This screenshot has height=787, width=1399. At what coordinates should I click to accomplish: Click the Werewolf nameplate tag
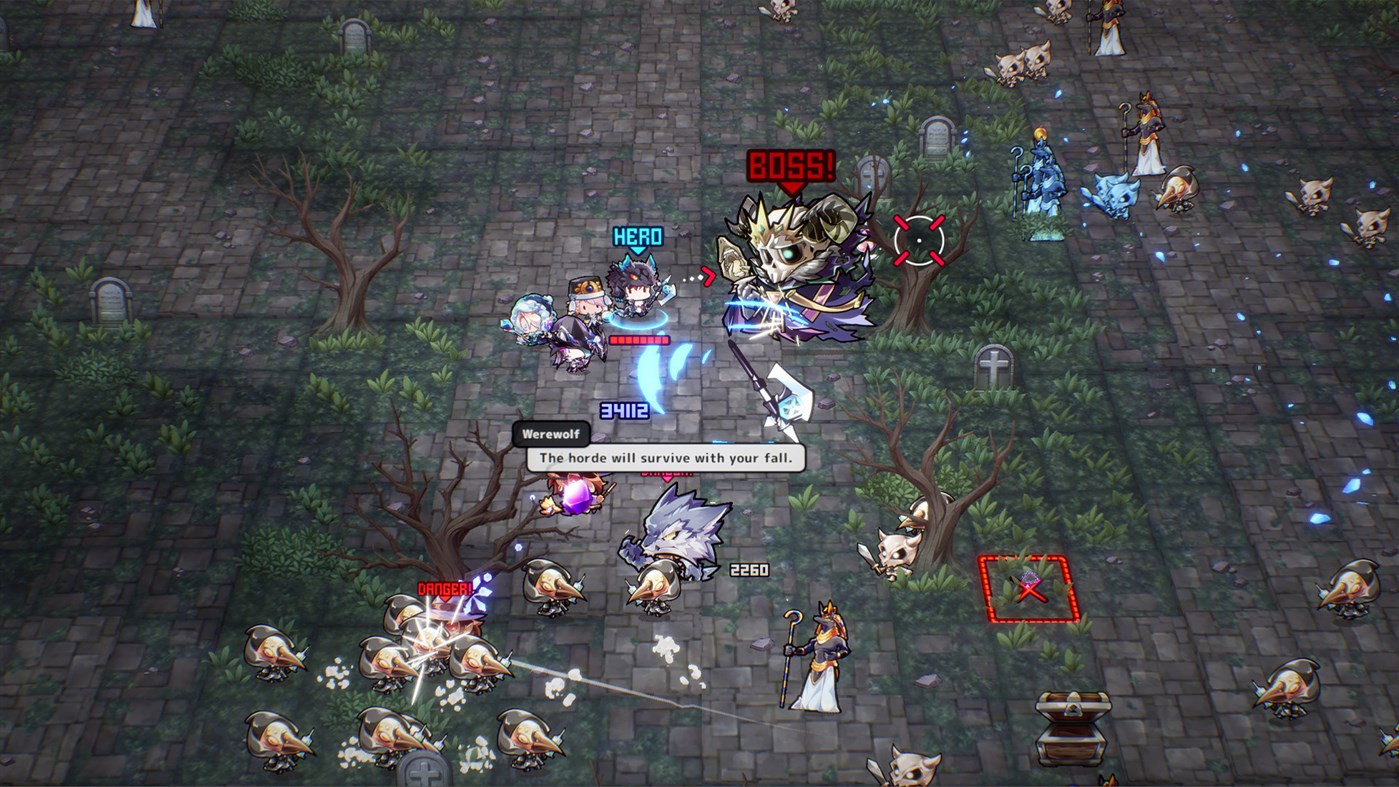(x=551, y=433)
